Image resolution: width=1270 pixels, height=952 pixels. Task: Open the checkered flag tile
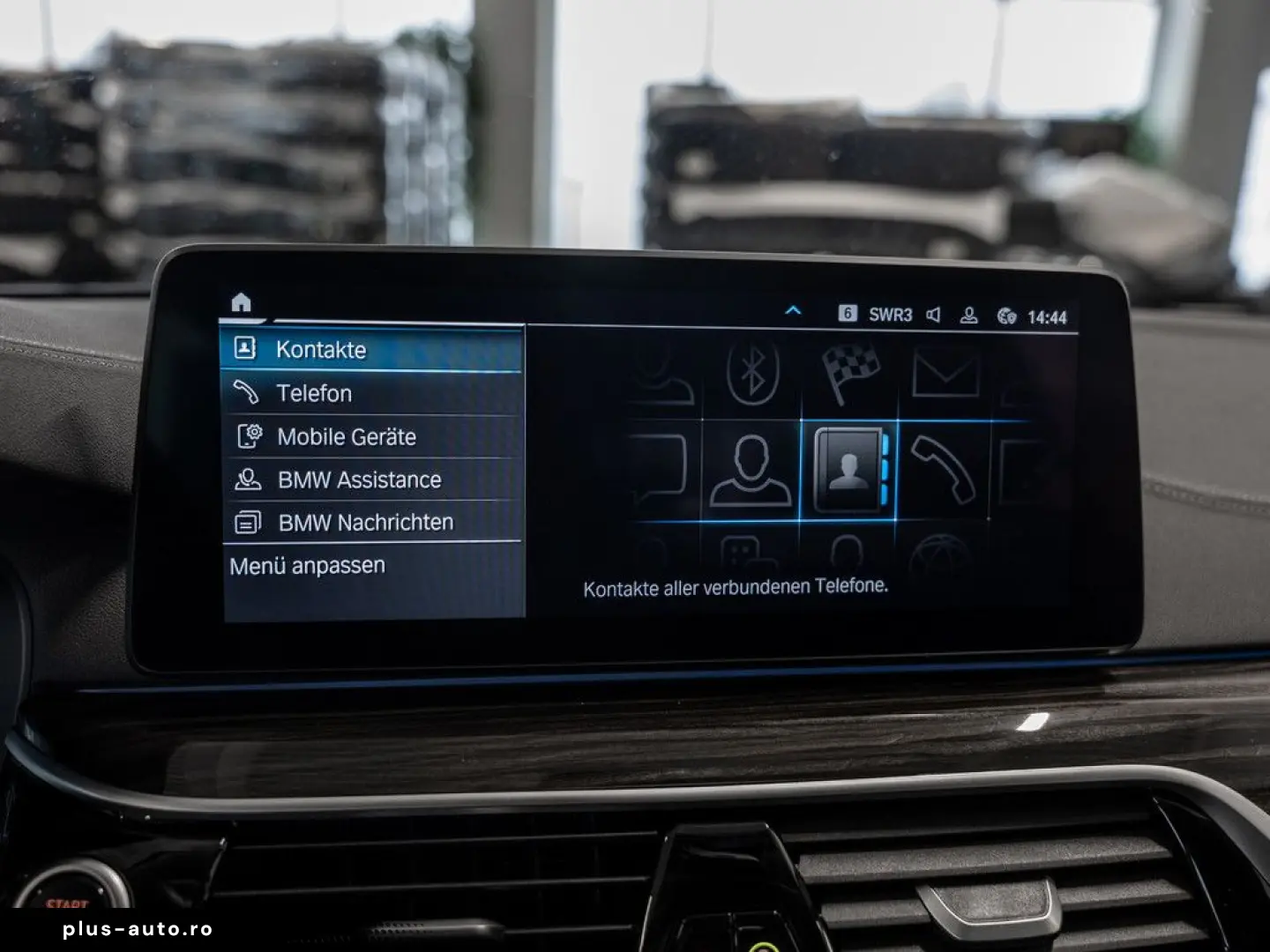pyautogui.click(x=850, y=372)
